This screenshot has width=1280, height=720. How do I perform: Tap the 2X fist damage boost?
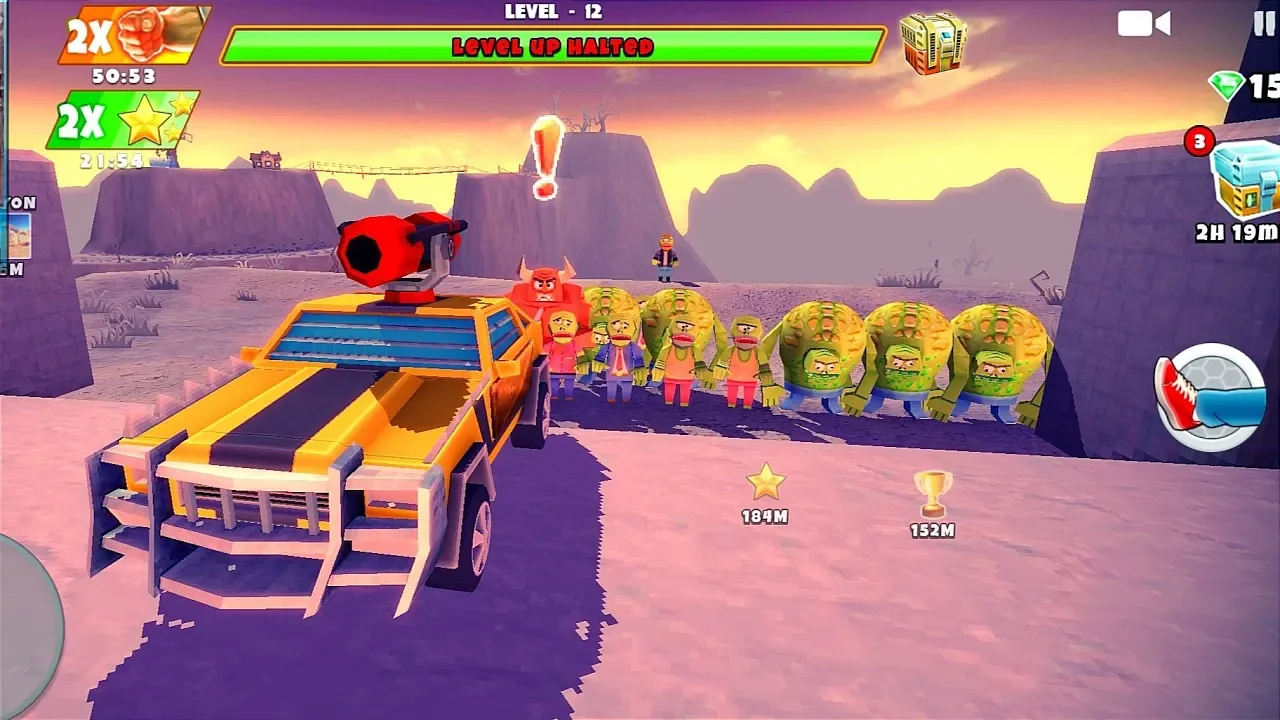click(133, 35)
